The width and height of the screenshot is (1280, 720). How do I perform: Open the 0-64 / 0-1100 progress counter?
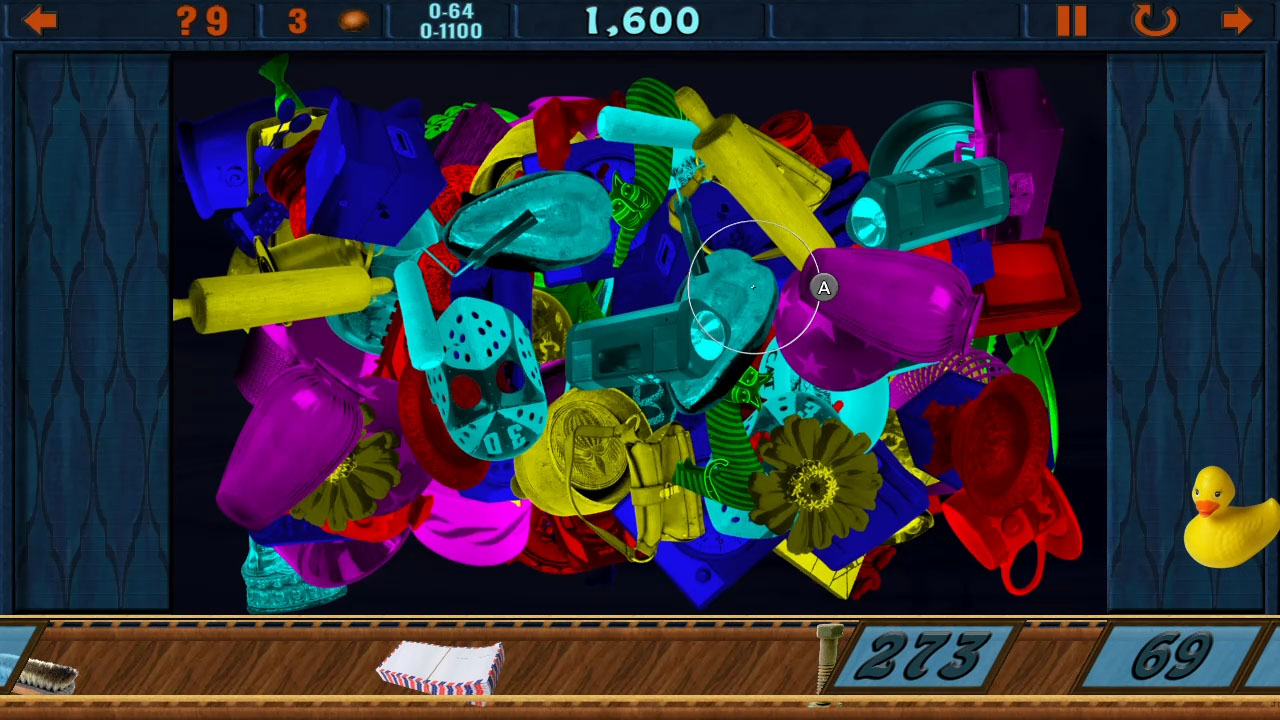pyautogui.click(x=452, y=18)
